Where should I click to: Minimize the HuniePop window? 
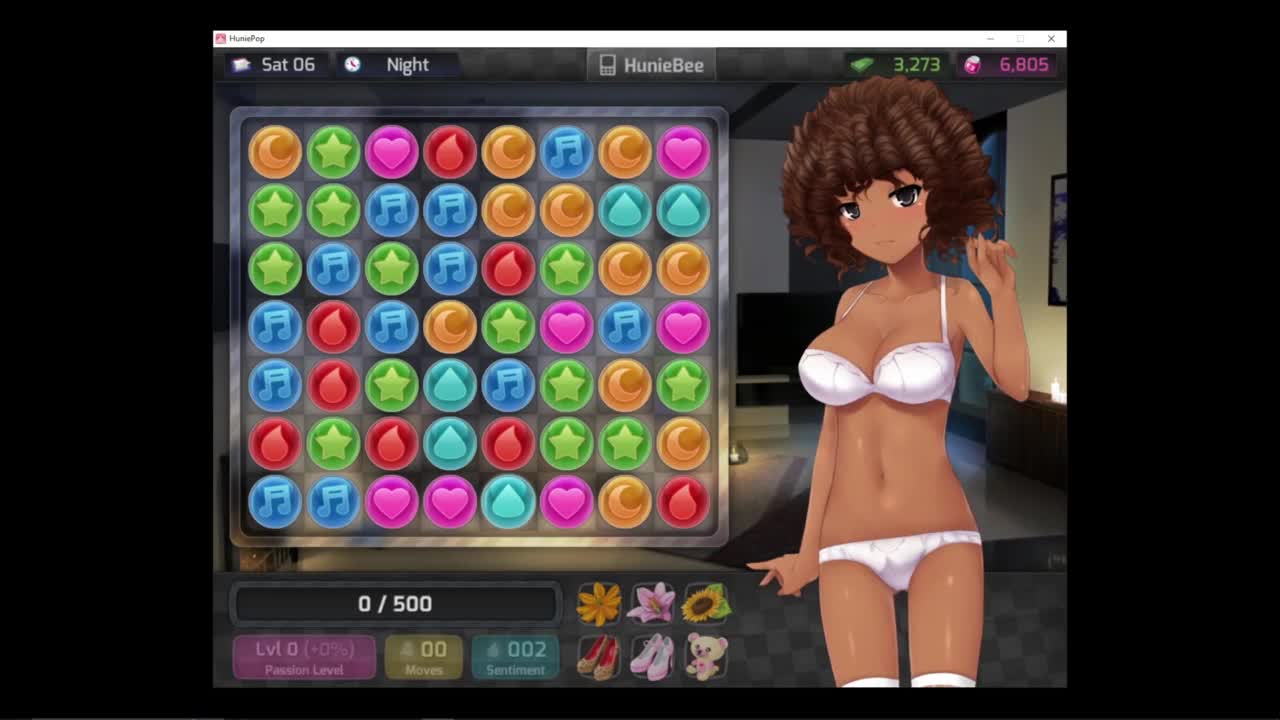click(x=990, y=39)
